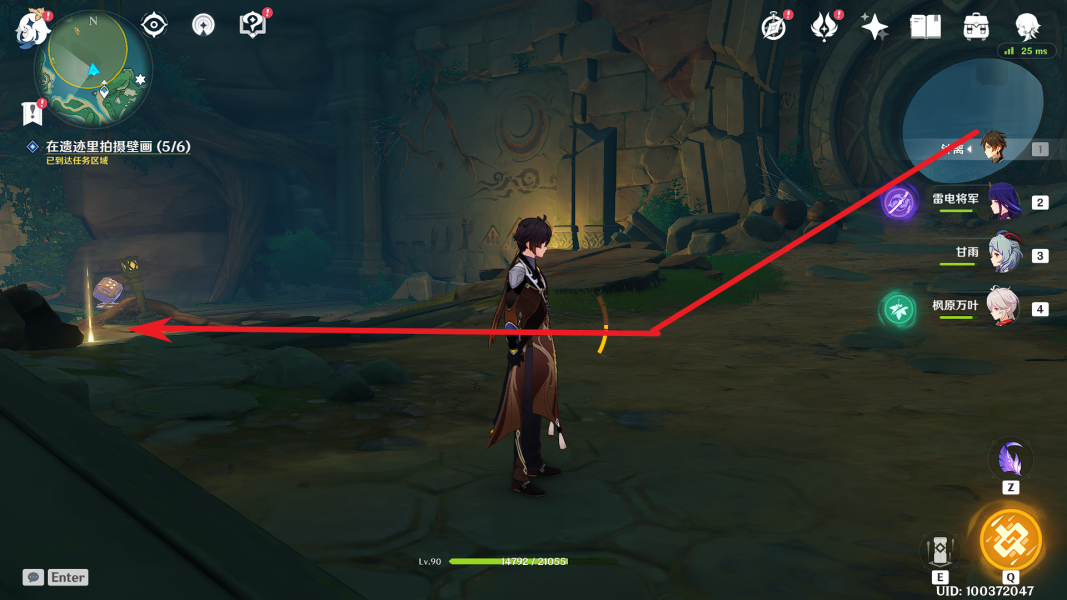Switch to party member 甘雨
This screenshot has height=600, width=1067.
click(x=1004, y=255)
